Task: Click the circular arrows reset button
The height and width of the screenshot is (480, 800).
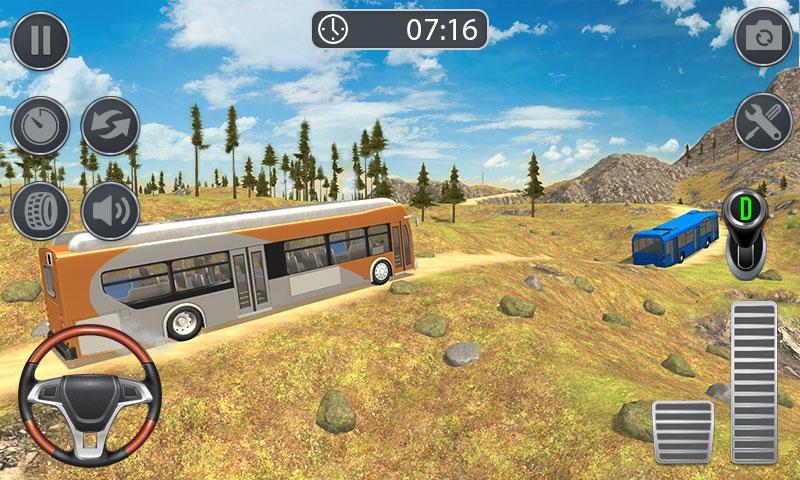Action: [x=109, y=126]
